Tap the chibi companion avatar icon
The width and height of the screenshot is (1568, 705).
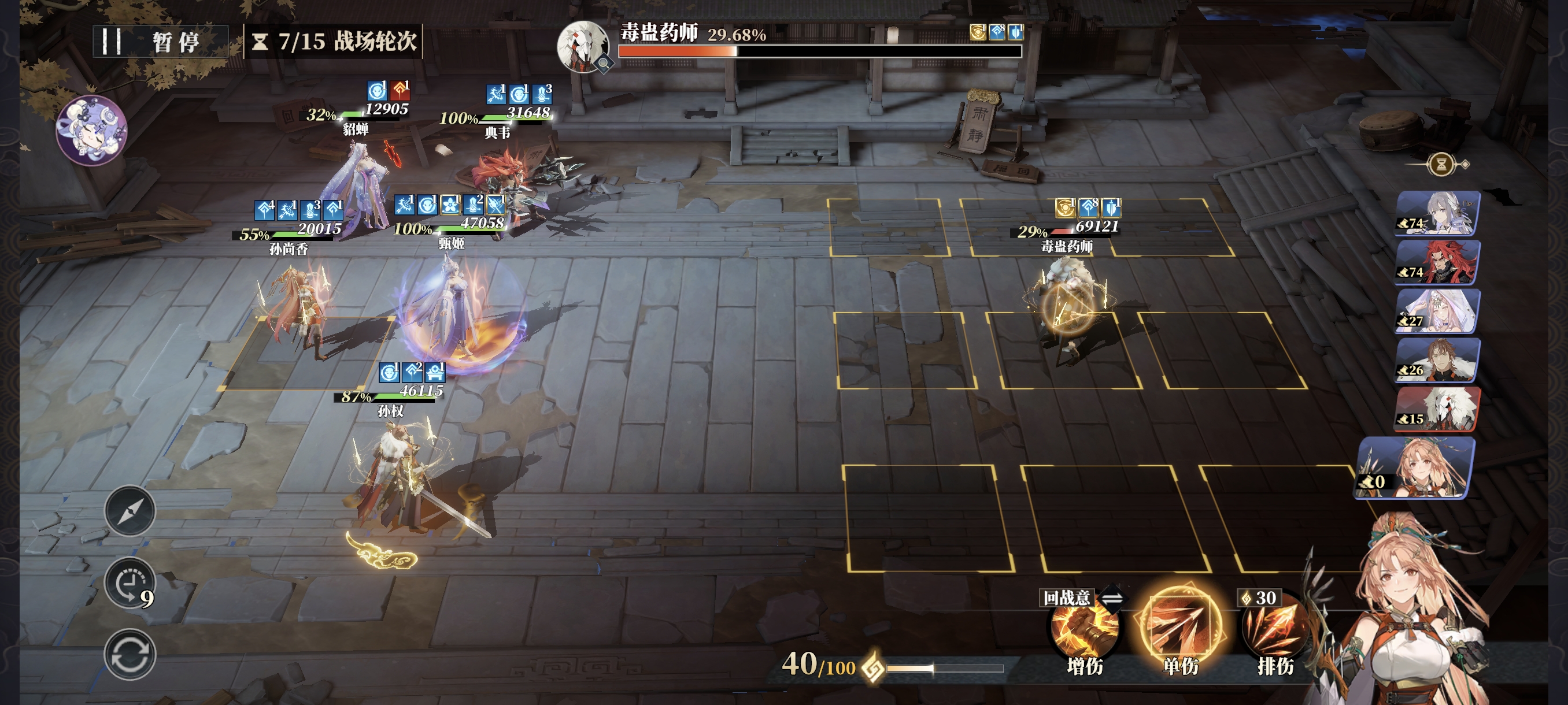pos(92,130)
